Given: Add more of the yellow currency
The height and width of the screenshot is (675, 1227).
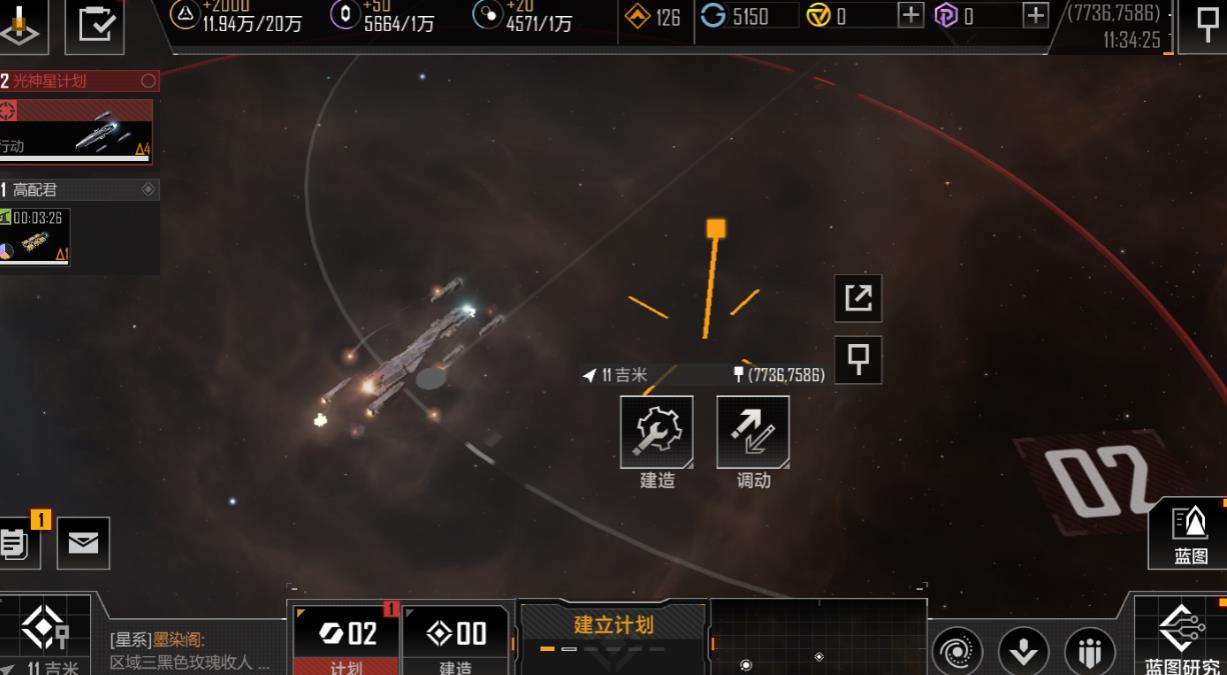Looking at the screenshot, I should pos(910,15).
